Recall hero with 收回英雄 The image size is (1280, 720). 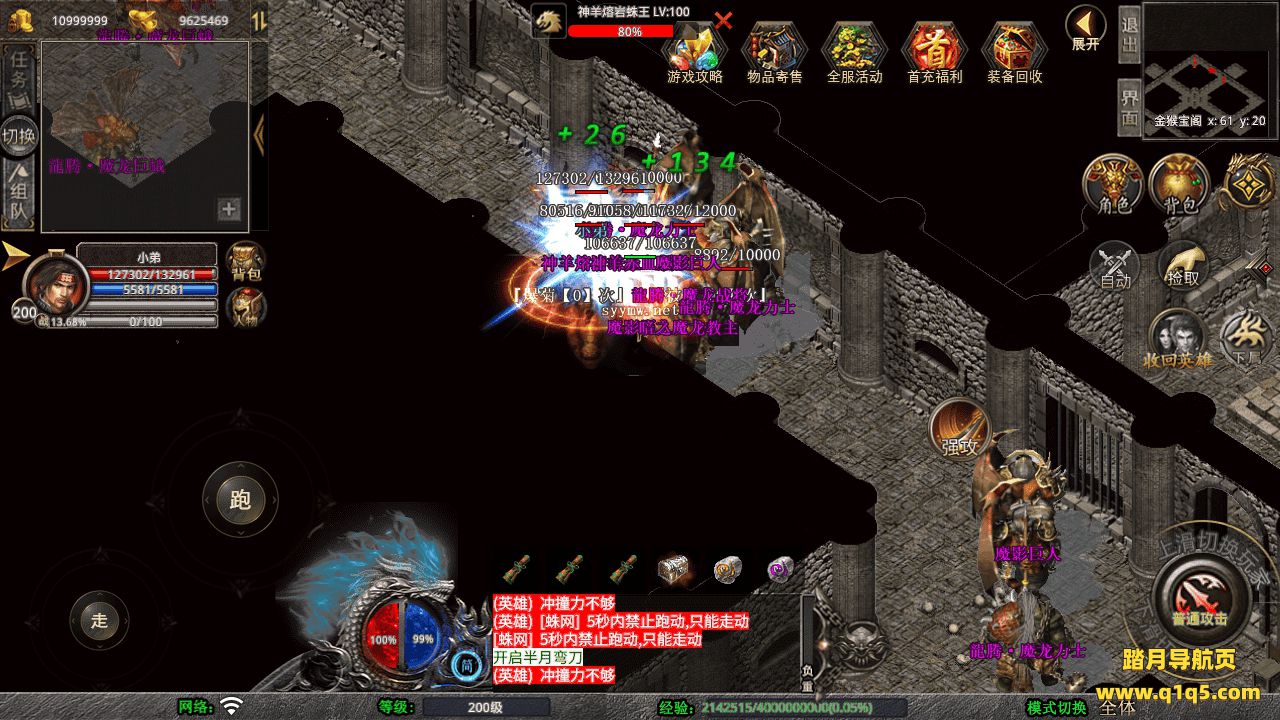click(x=1177, y=337)
